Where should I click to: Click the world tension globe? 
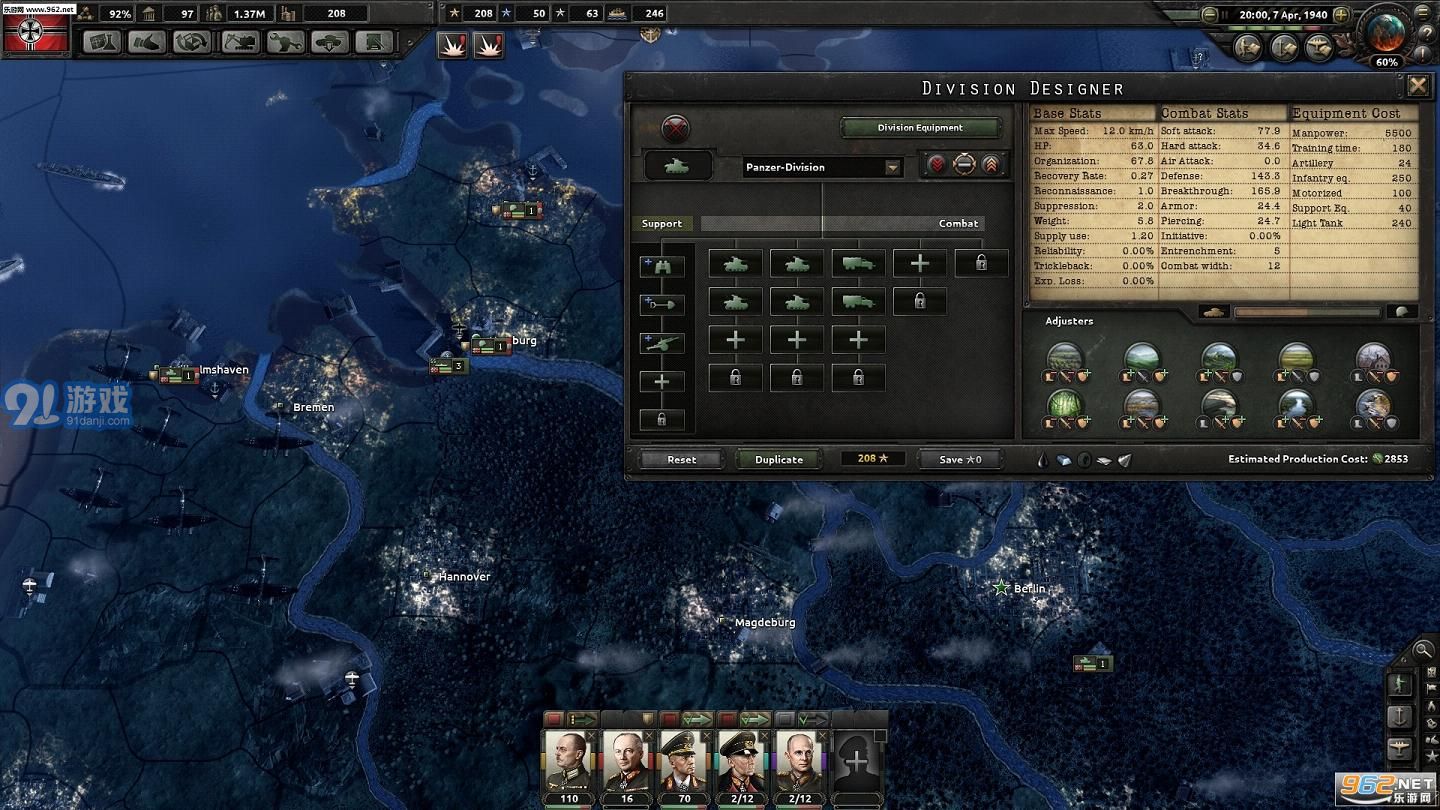(x=1386, y=32)
